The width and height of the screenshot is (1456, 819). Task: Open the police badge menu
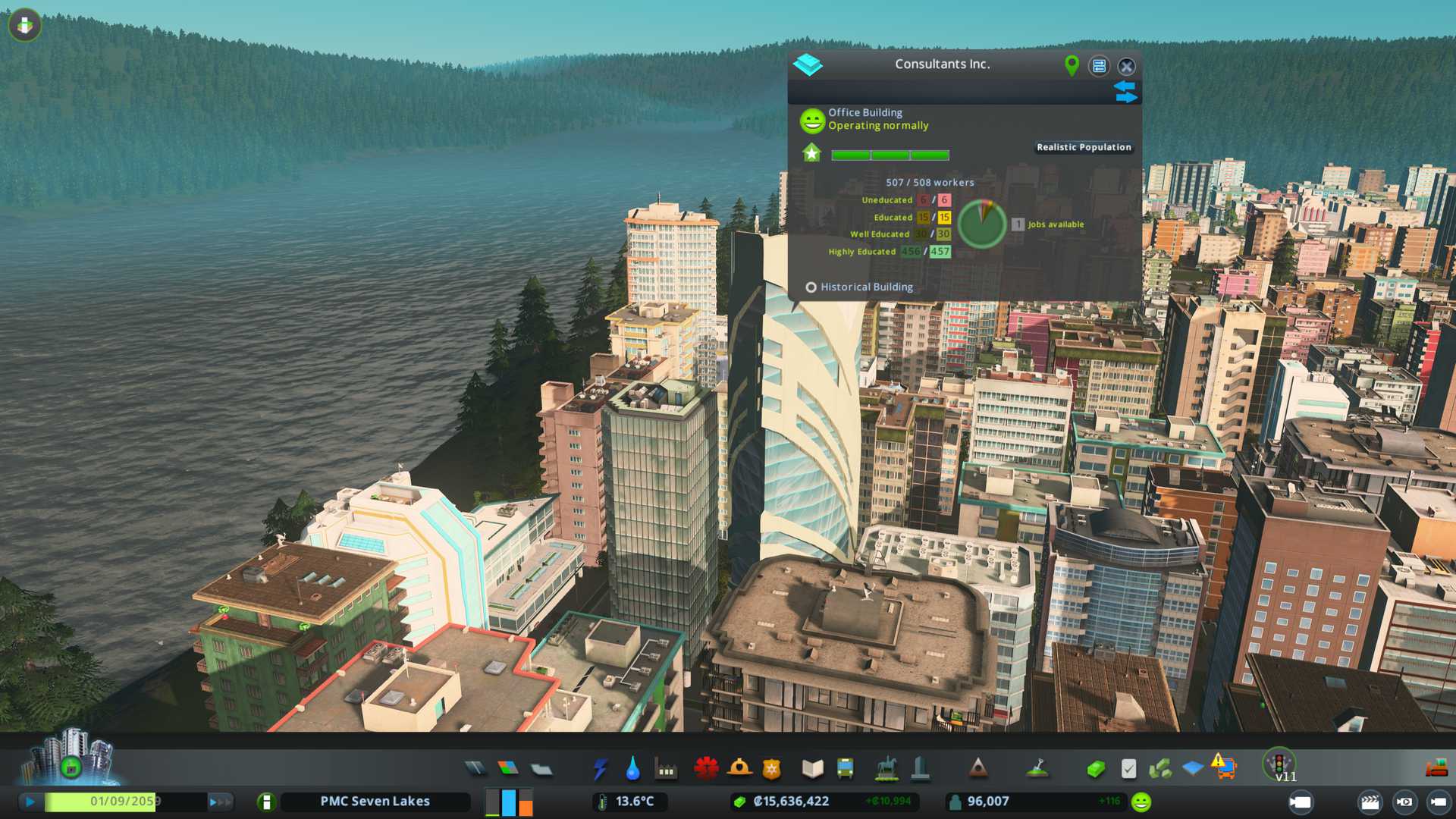click(772, 769)
